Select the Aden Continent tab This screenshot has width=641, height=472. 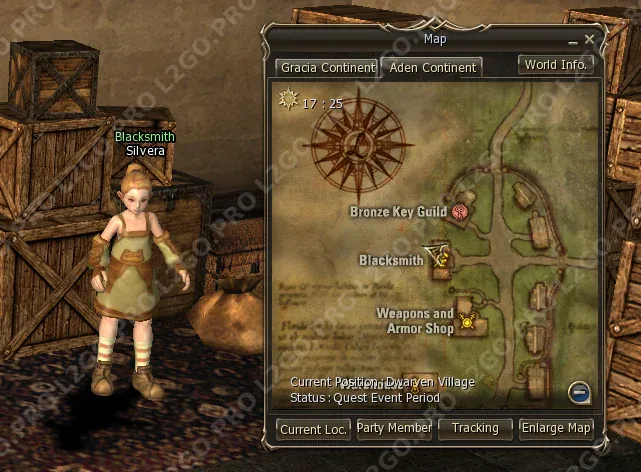tap(430, 68)
